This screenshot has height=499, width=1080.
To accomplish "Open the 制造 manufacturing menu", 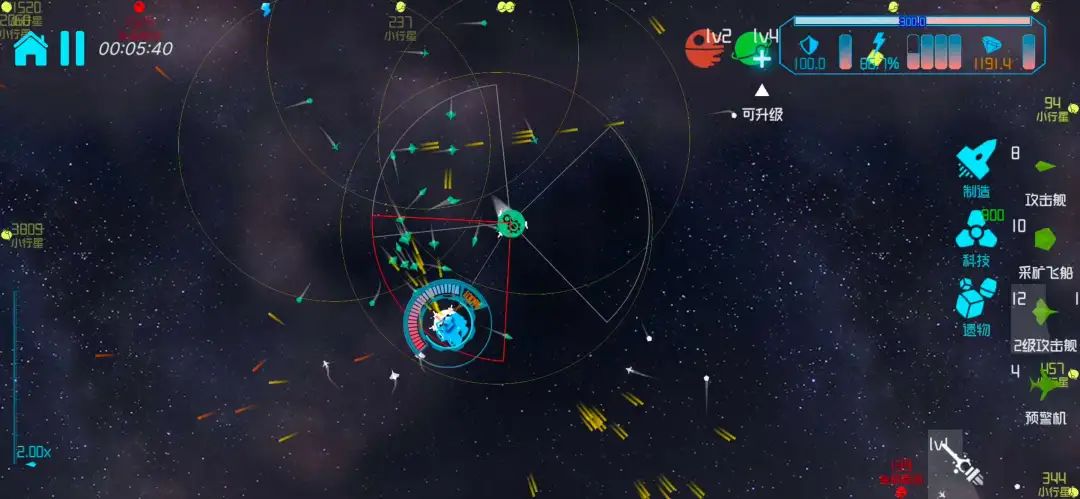I will click(x=976, y=166).
